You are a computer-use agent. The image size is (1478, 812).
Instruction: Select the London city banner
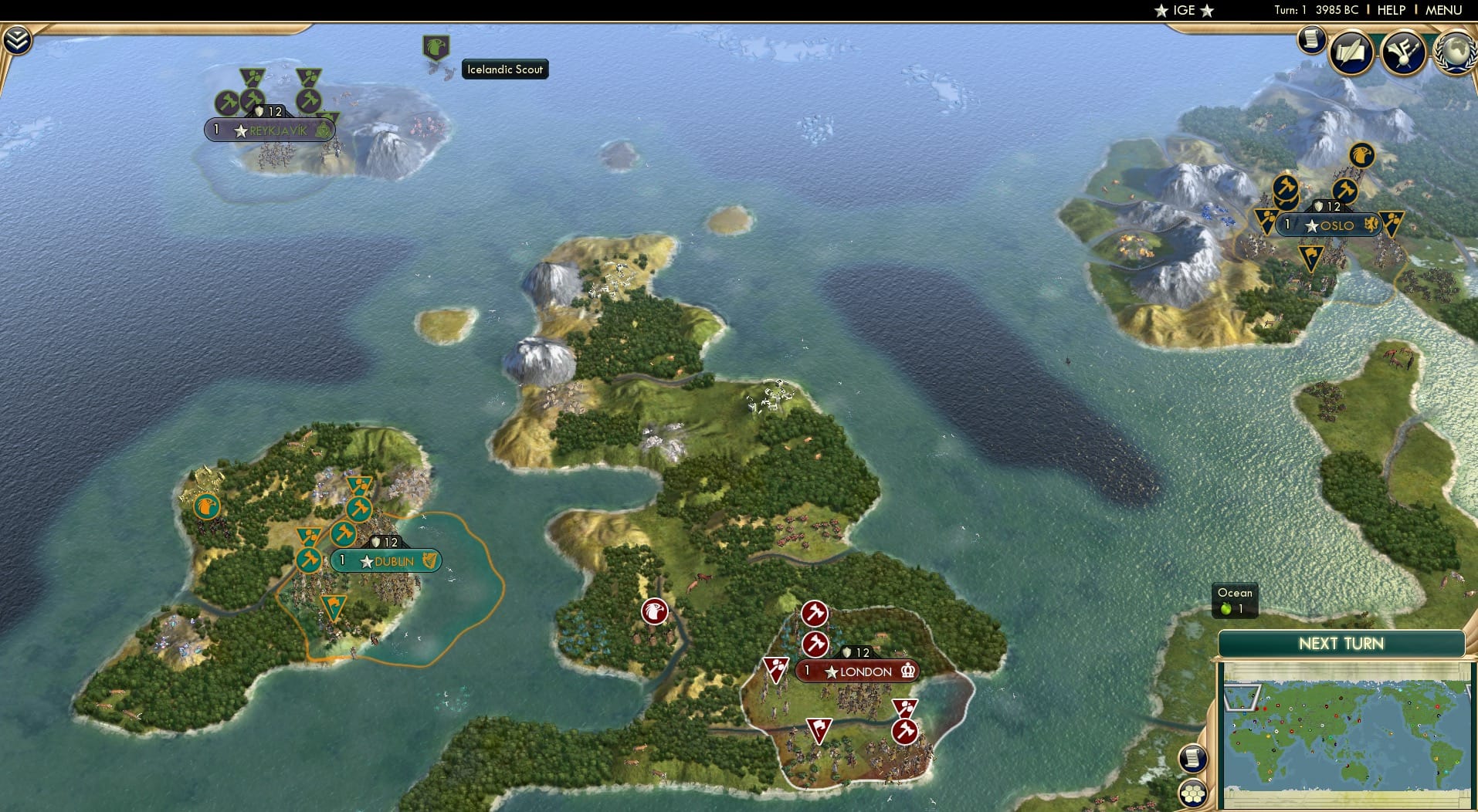click(856, 672)
